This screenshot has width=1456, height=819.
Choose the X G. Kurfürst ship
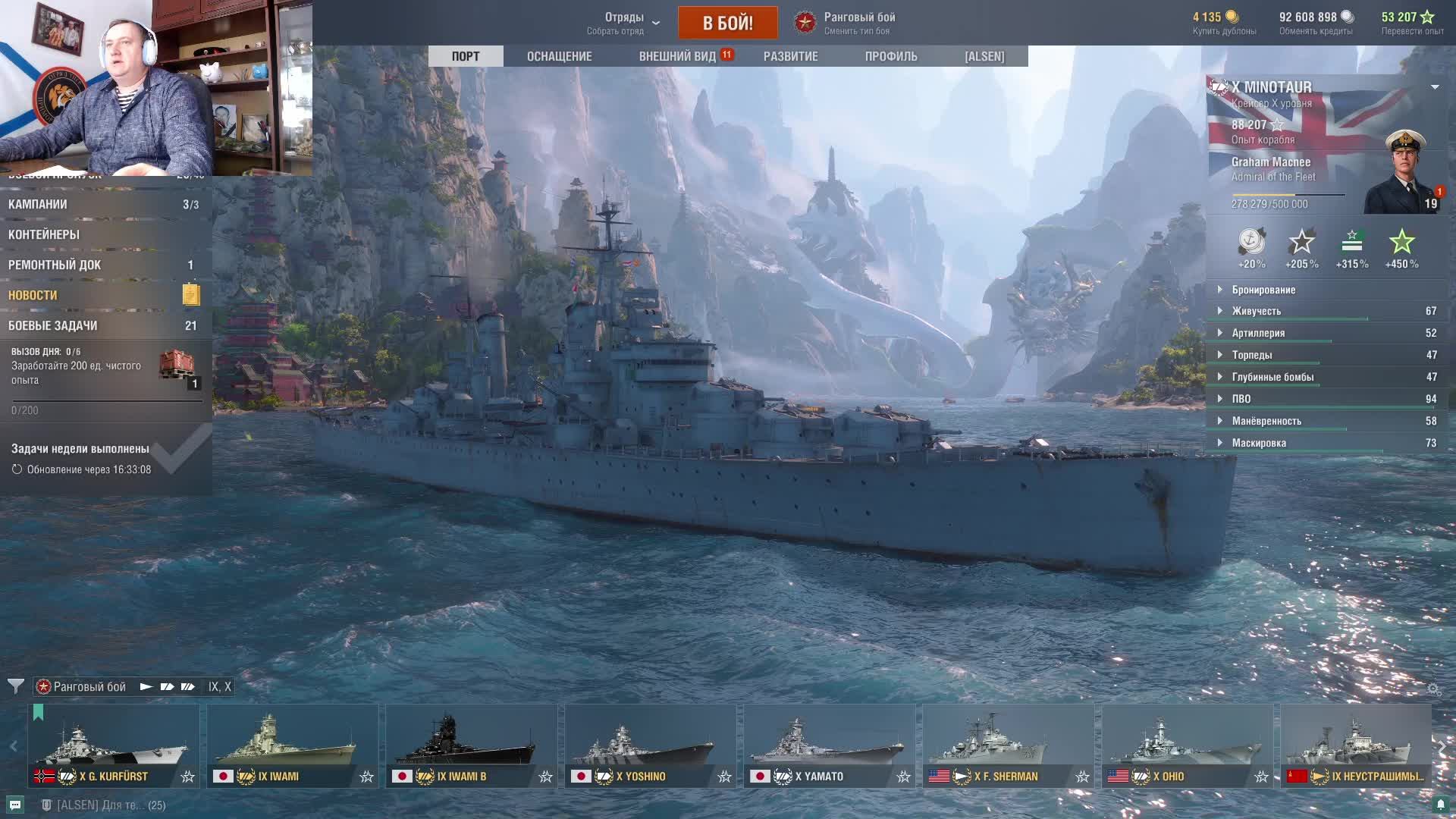click(114, 745)
